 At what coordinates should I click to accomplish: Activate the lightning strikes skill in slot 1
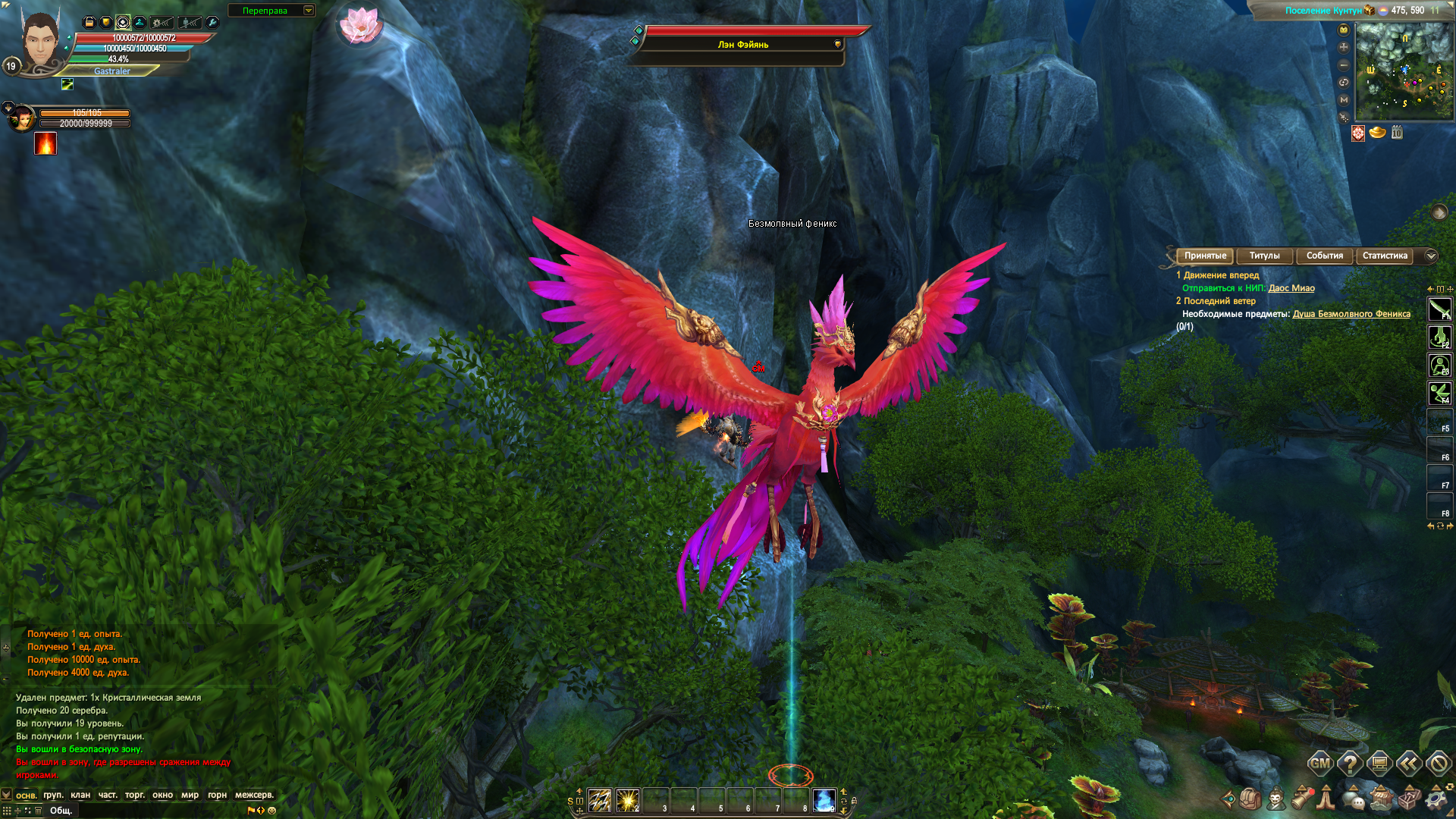pos(600,800)
